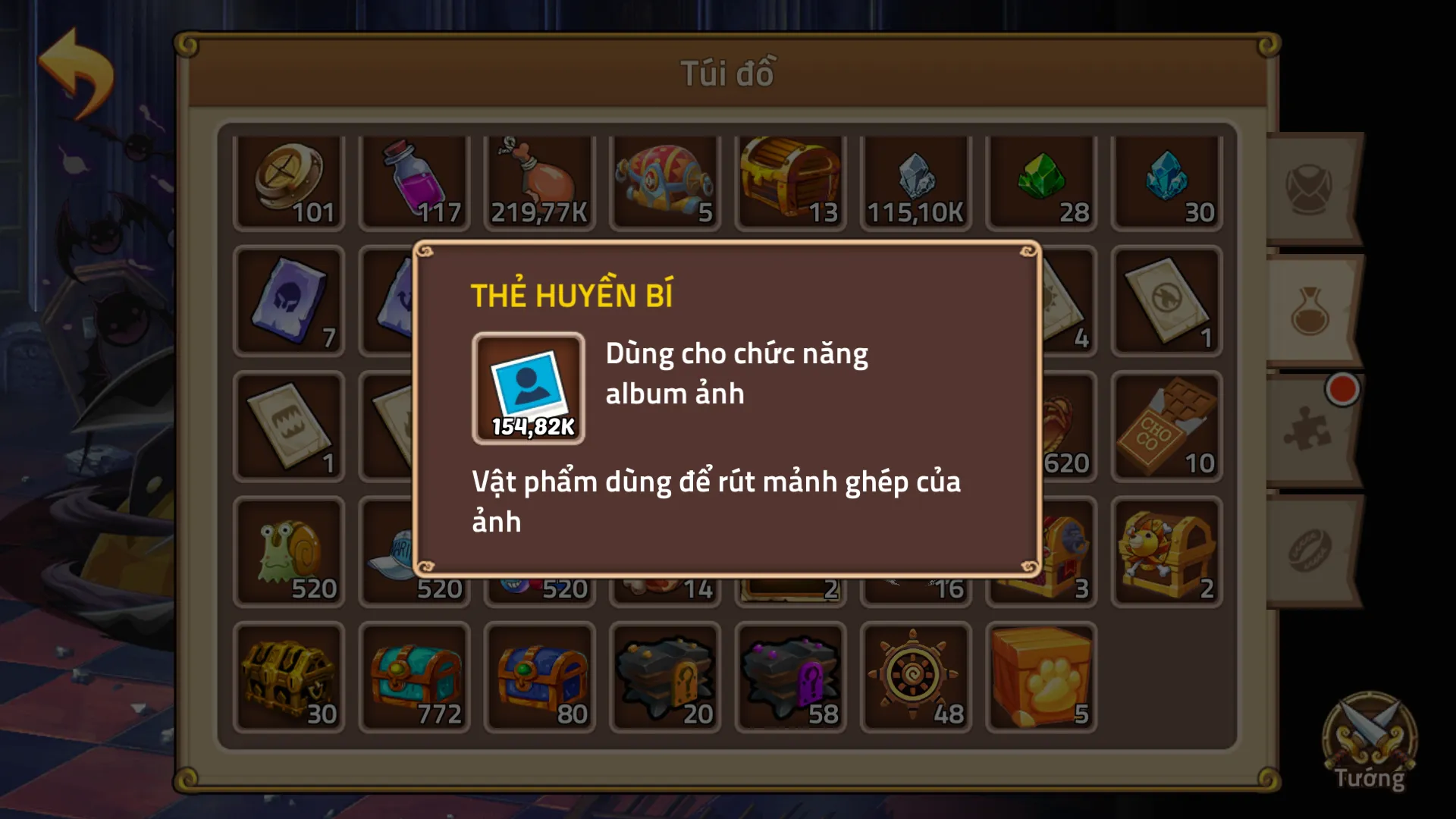Screen dimensions: 1456x819
Task: Select the ship wheel item showing 48
Action: click(x=916, y=675)
